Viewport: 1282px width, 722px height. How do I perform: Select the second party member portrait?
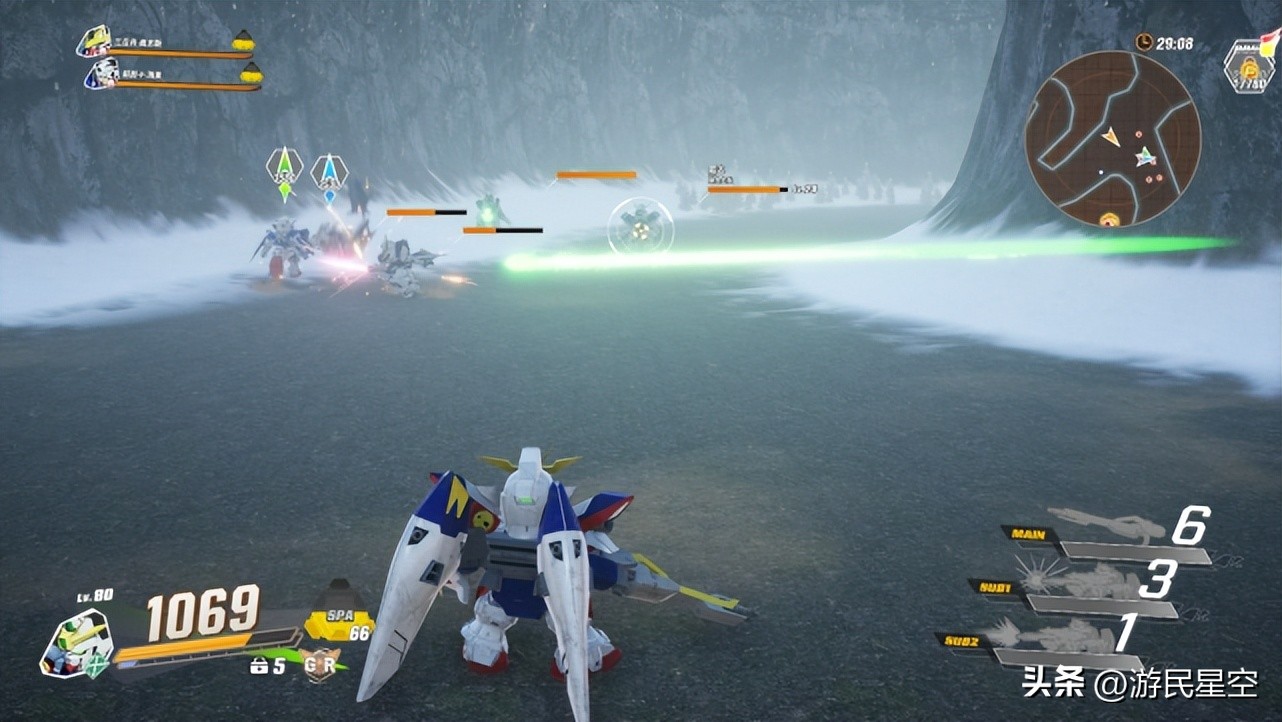tap(102, 73)
